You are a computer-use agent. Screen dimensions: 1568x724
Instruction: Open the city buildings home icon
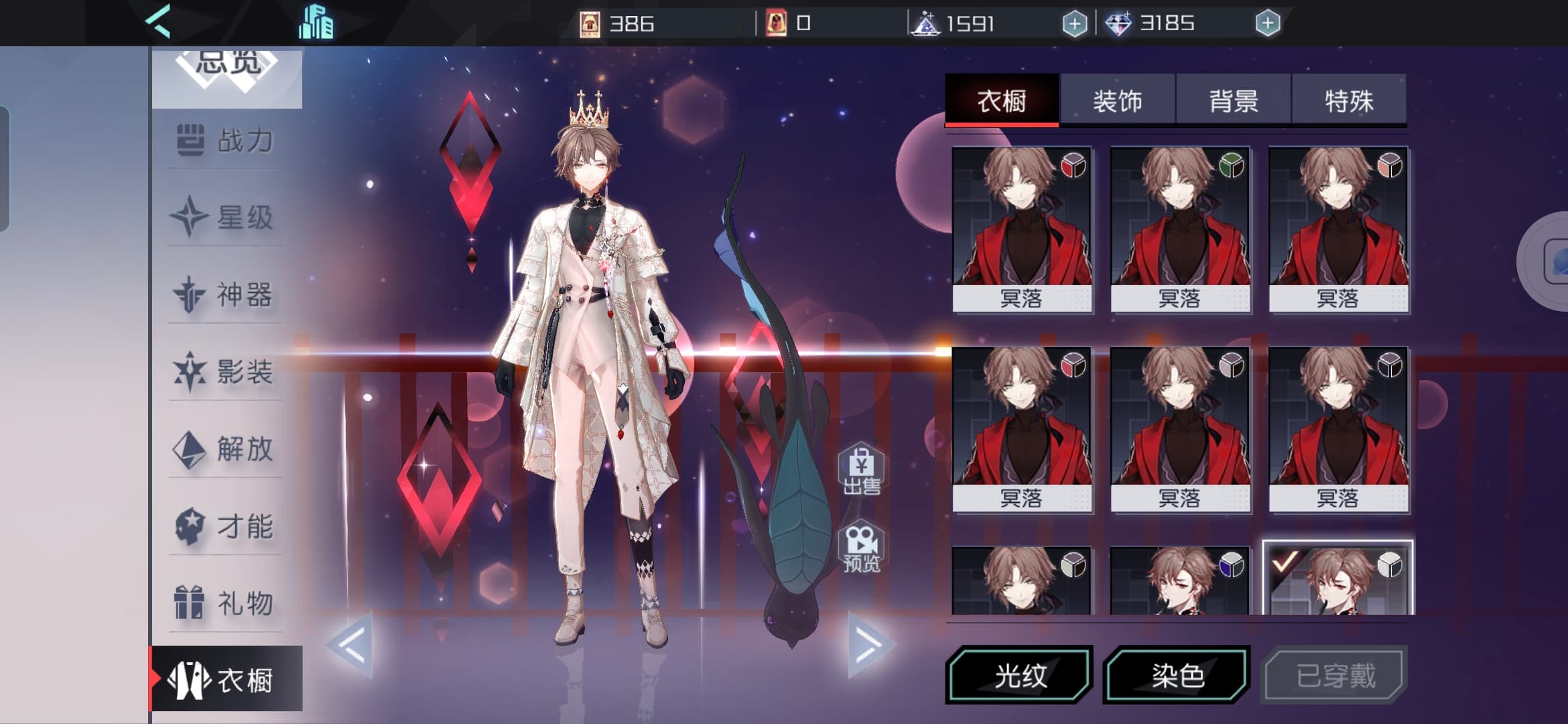click(x=316, y=23)
